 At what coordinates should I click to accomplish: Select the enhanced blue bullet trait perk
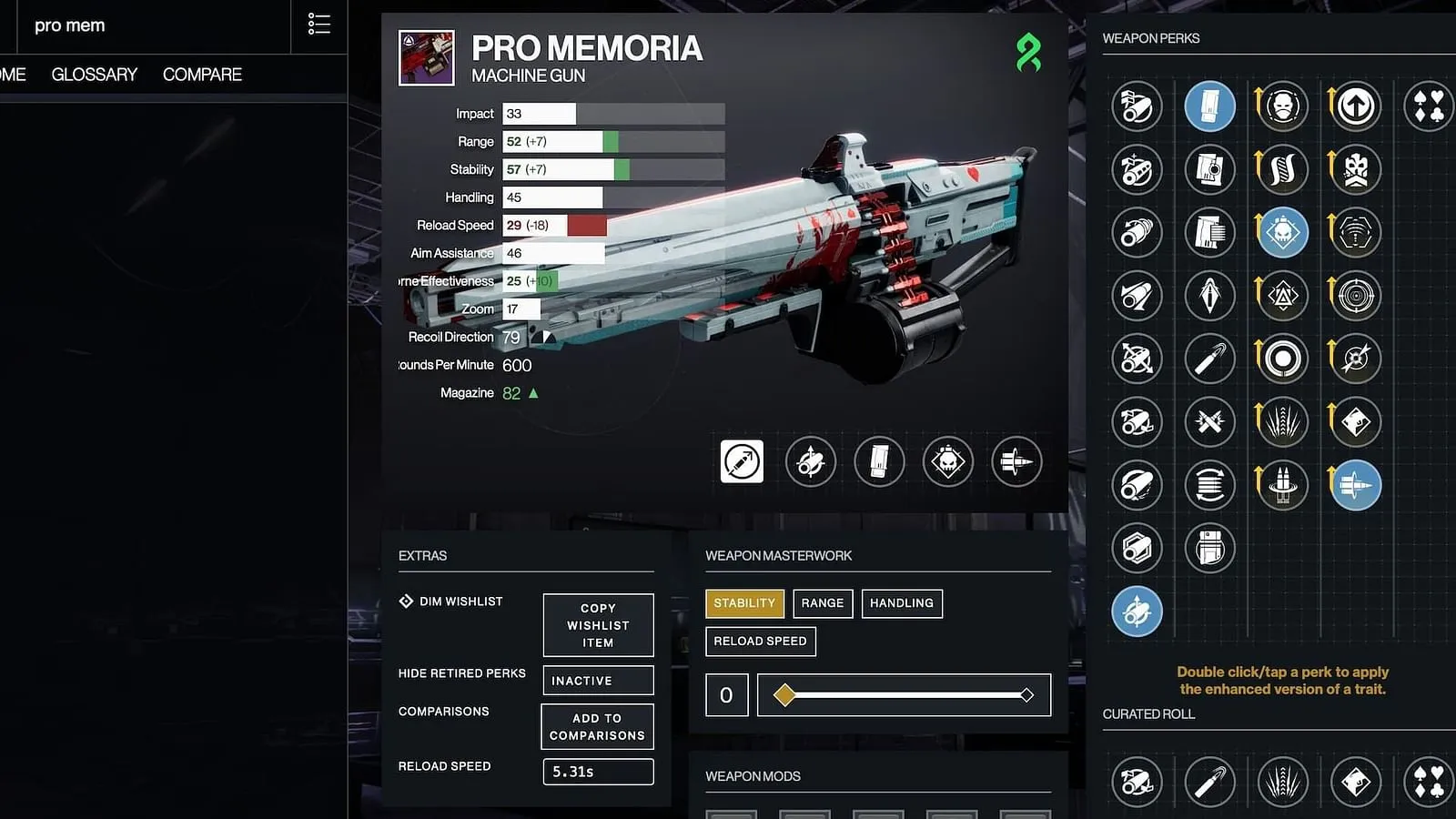(x=1355, y=485)
